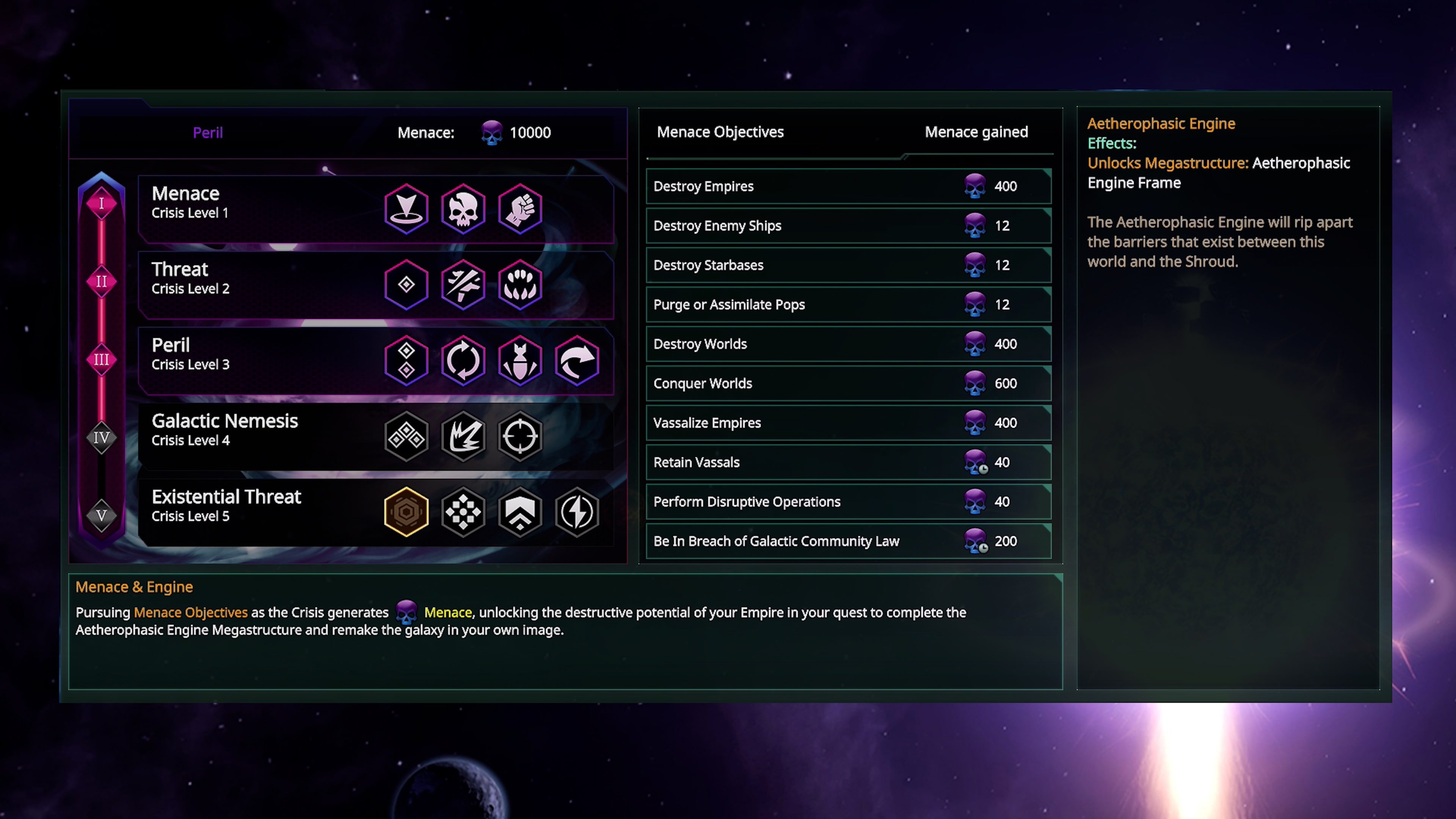Click the landing beacon icon in Menace row
The height and width of the screenshot is (819, 1456).
(x=406, y=209)
